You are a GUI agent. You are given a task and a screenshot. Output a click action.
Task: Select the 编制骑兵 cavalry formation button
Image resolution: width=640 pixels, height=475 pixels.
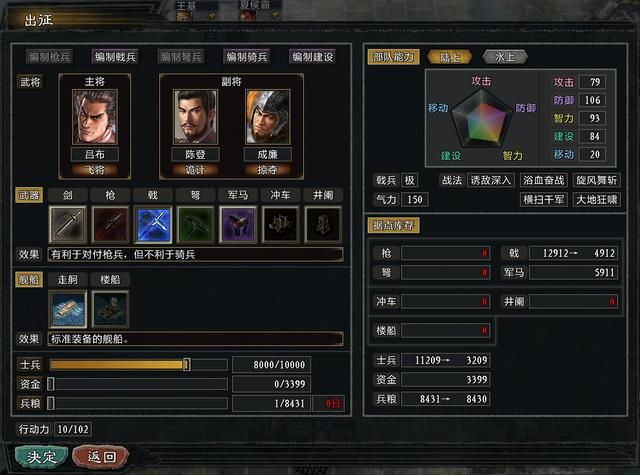click(249, 57)
